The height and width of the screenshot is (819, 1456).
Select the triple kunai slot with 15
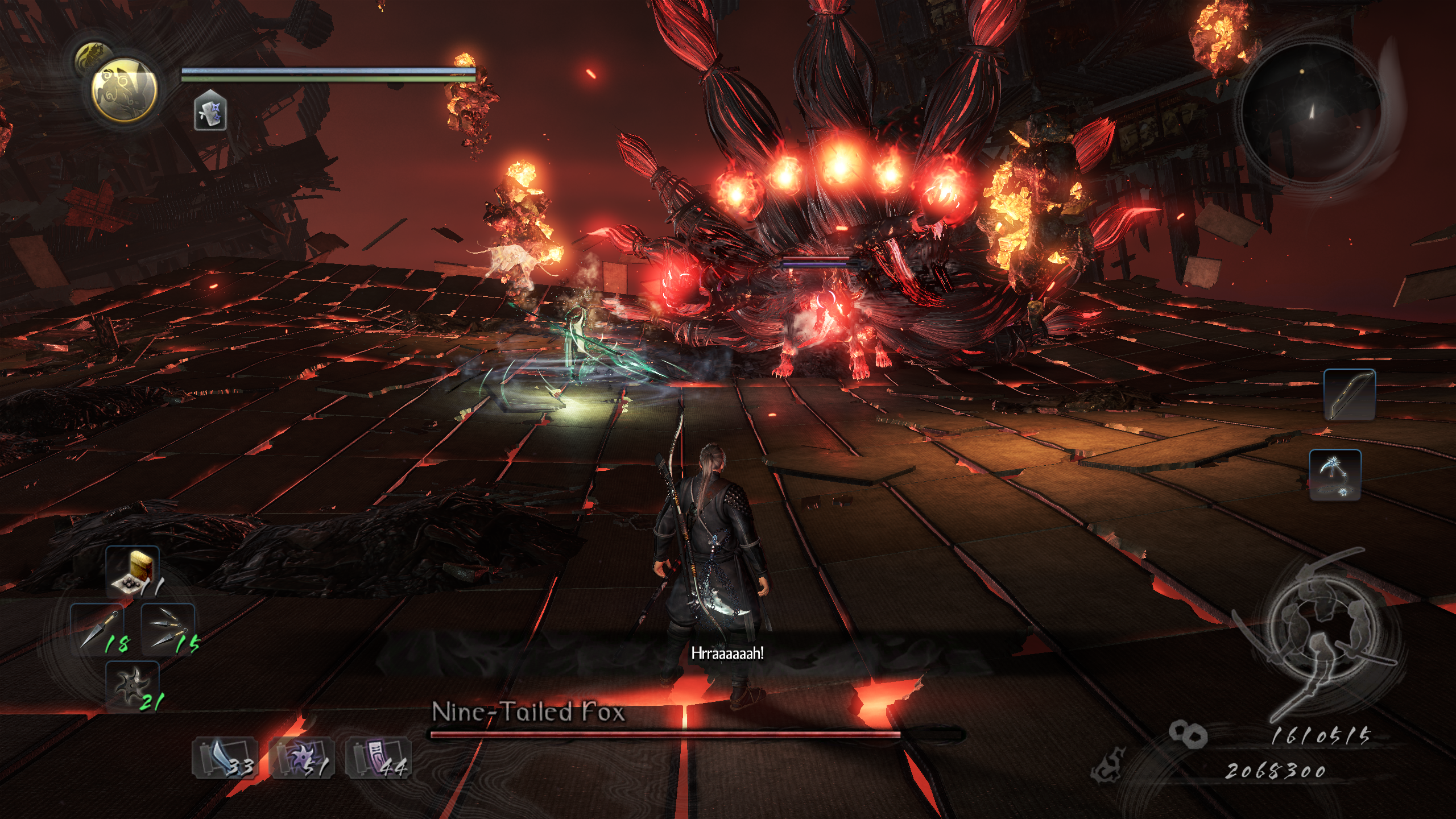click(x=167, y=629)
